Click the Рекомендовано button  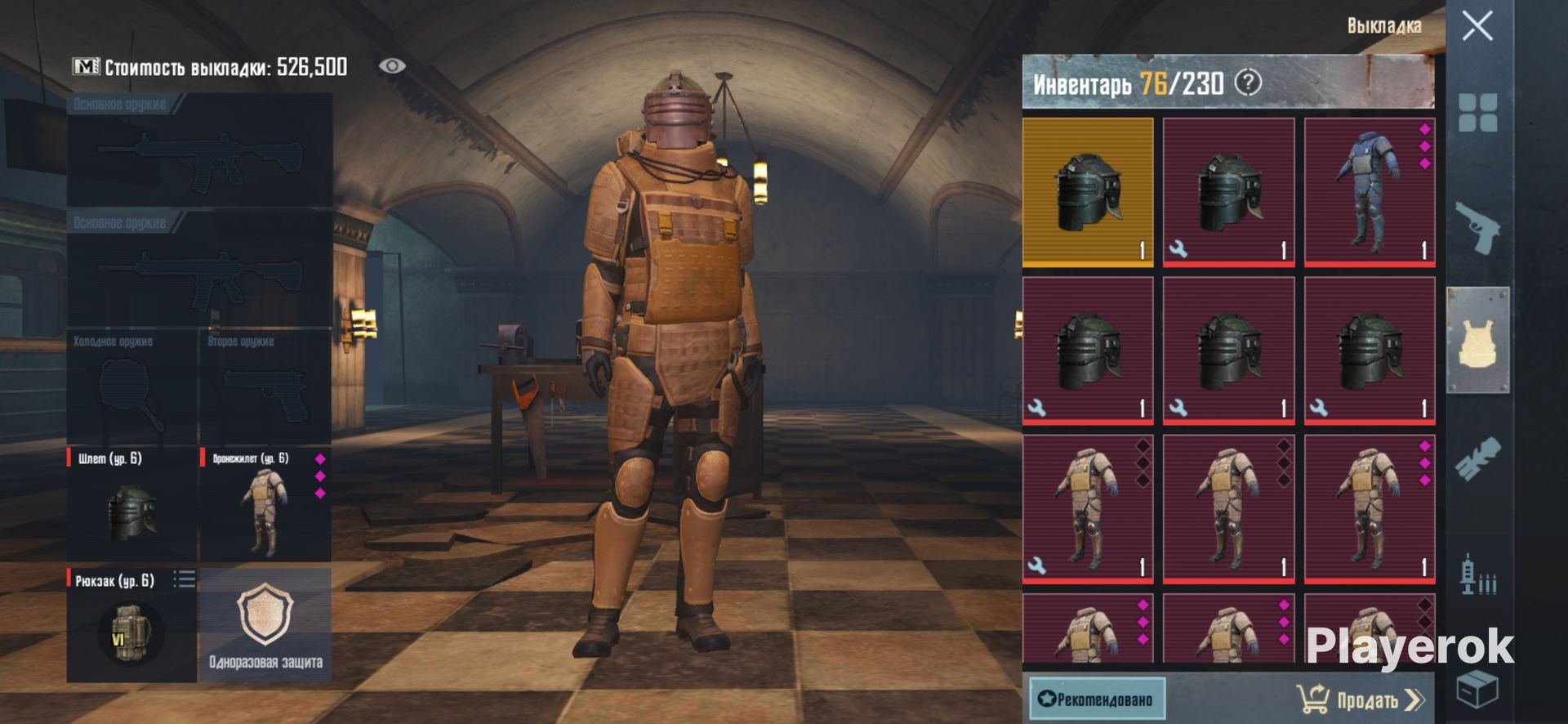tap(1096, 699)
